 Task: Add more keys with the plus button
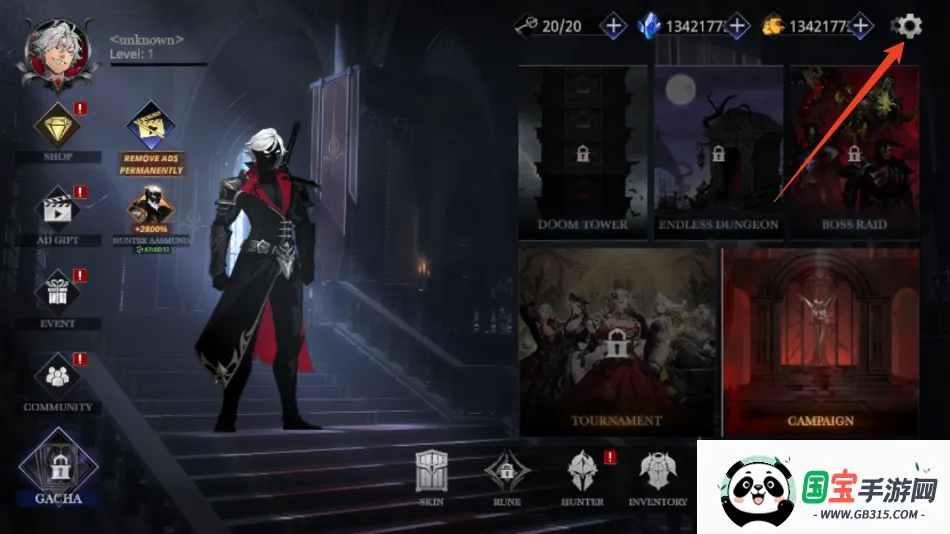[x=614, y=26]
